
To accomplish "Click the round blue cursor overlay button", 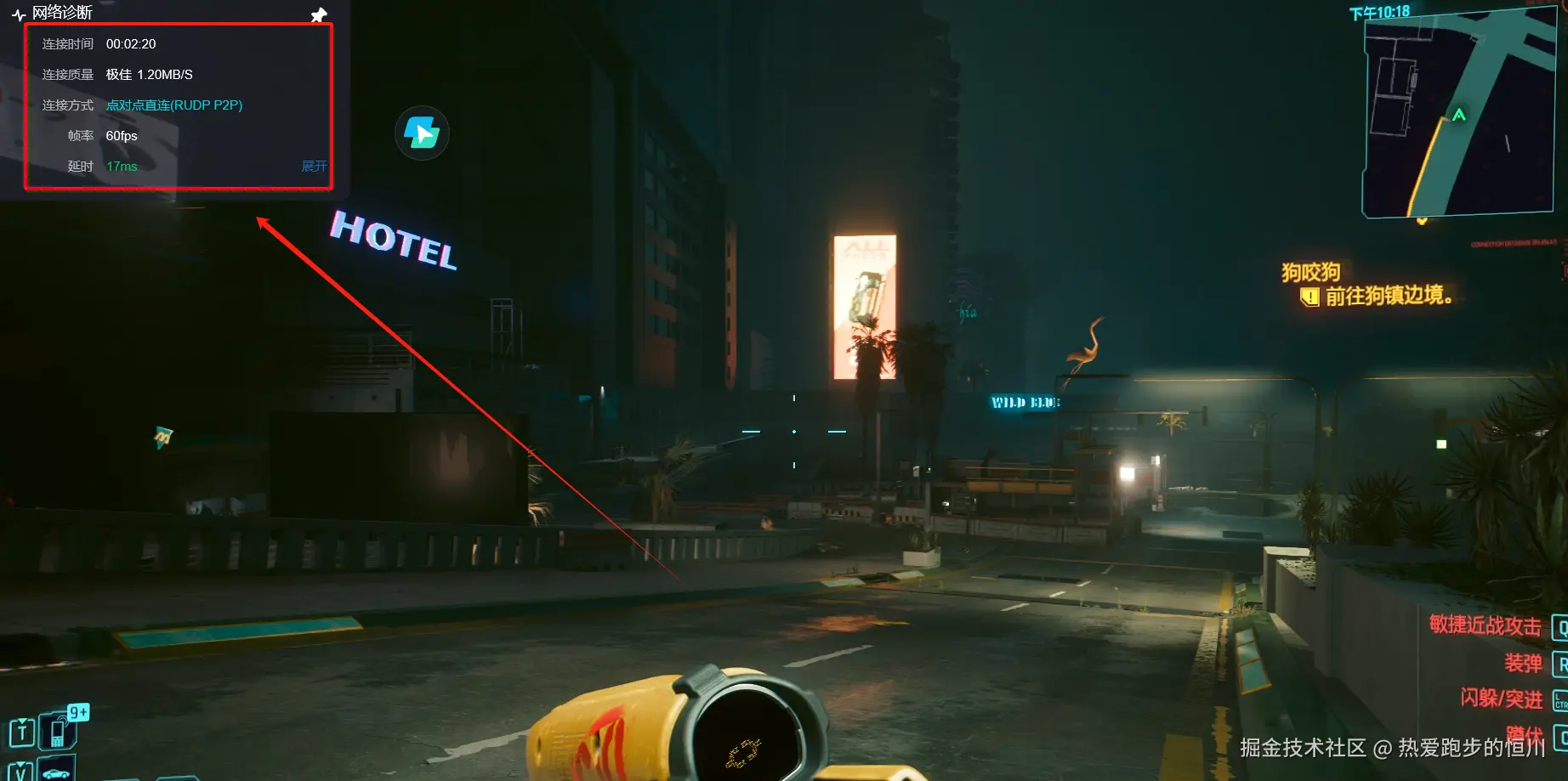I will 422,133.
